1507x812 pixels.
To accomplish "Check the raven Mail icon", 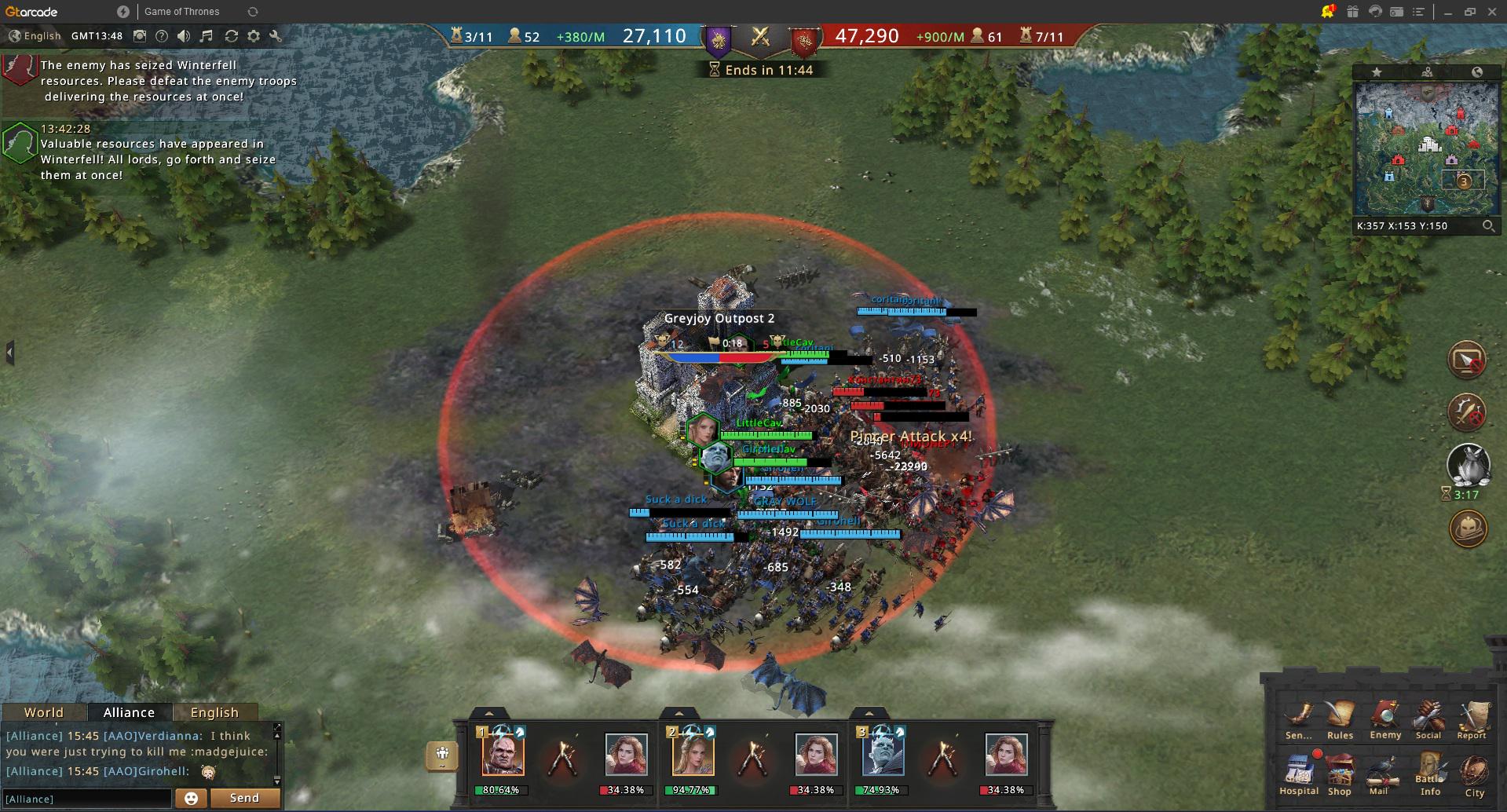I will pyautogui.click(x=1380, y=772).
